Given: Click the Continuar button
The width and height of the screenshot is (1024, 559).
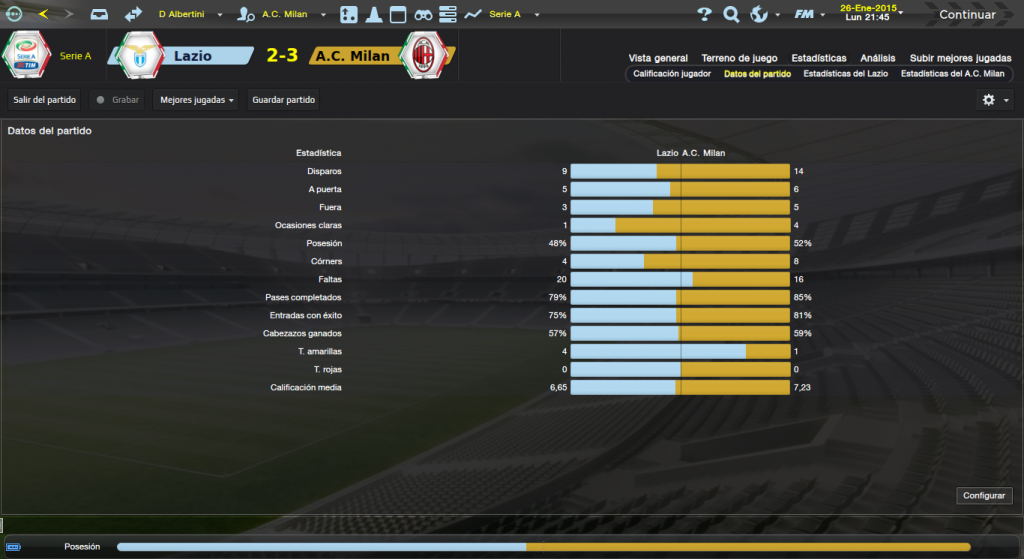Looking at the screenshot, I should pyautogui.click(x=967, y=15).
